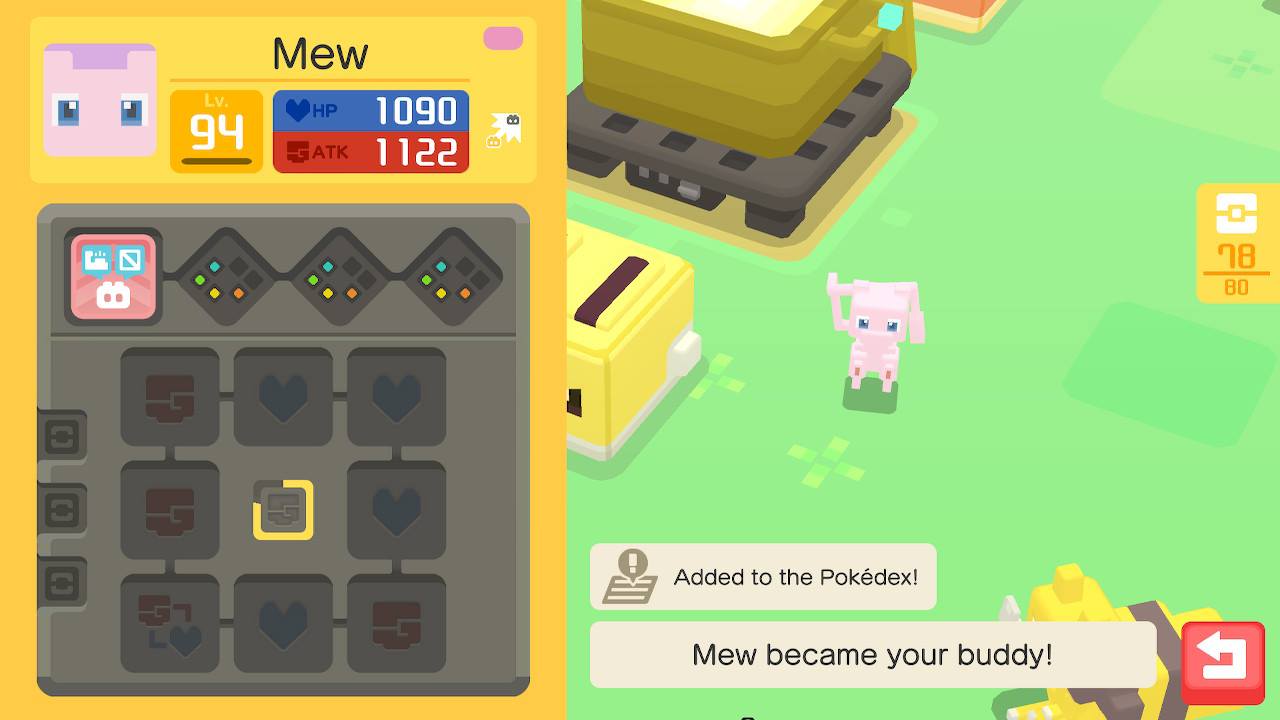Click the ribbon badge beside Mew's stats
Image resolution: width=1280 pixels, height=720 pixels.
(503, 130)
